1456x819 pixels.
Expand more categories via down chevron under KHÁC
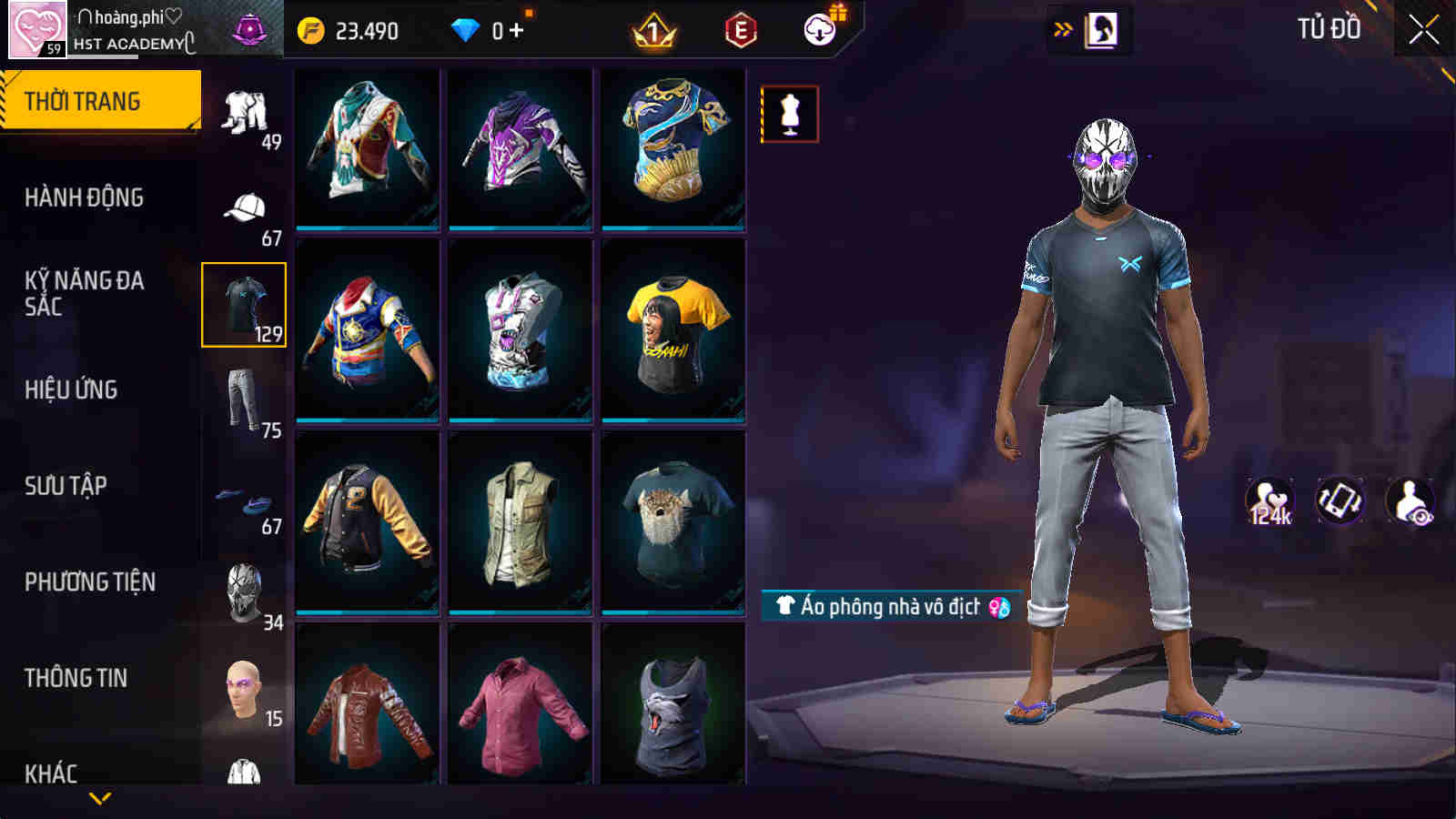(100, 796)
